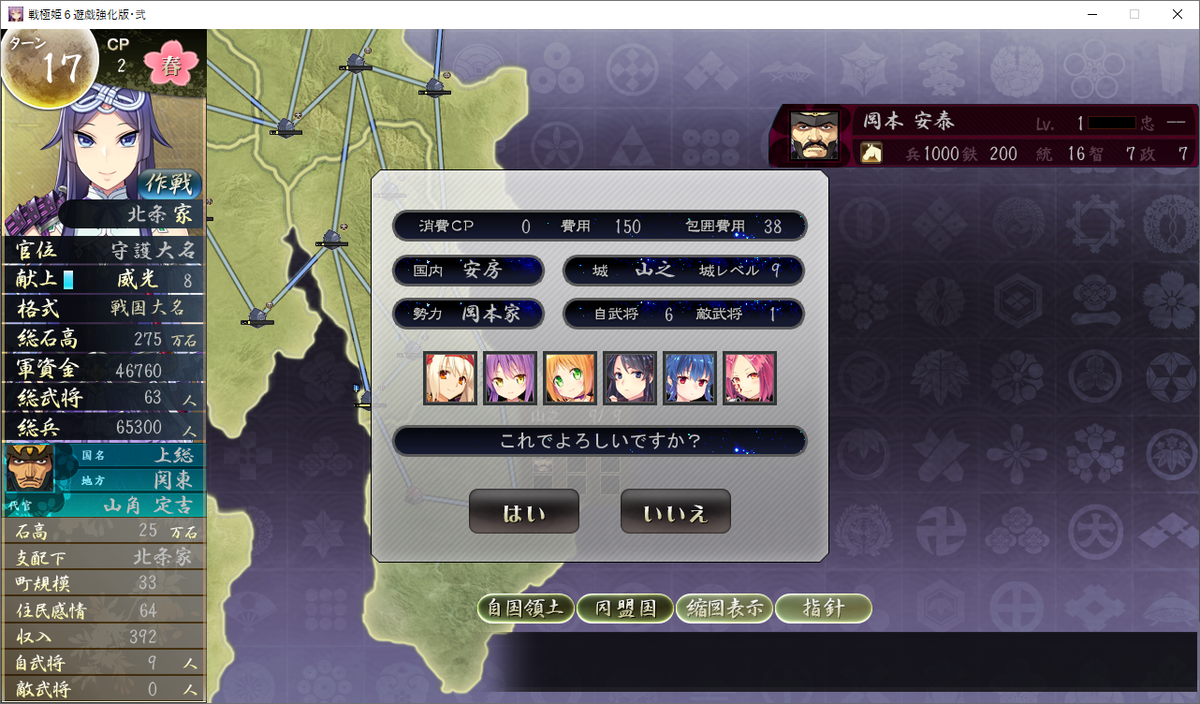Pick the pink-haired general portrait
Image resolution: width=1200 pixels, height=704 pixels.
[749, 378]
